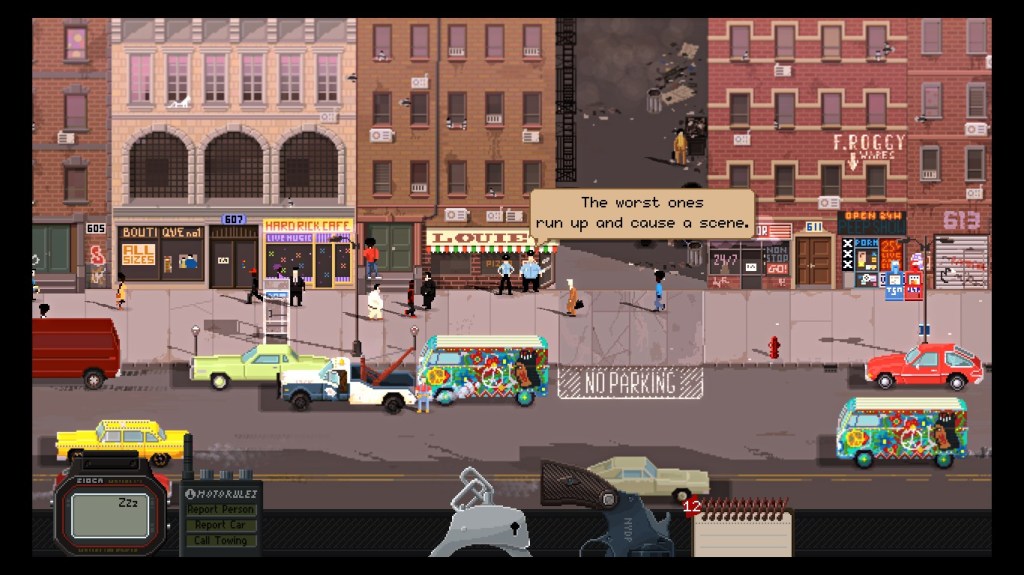The height and width of the screenshot is (575, 1024).
Task: Call Towing from the radio
Action: pos(221,540)
